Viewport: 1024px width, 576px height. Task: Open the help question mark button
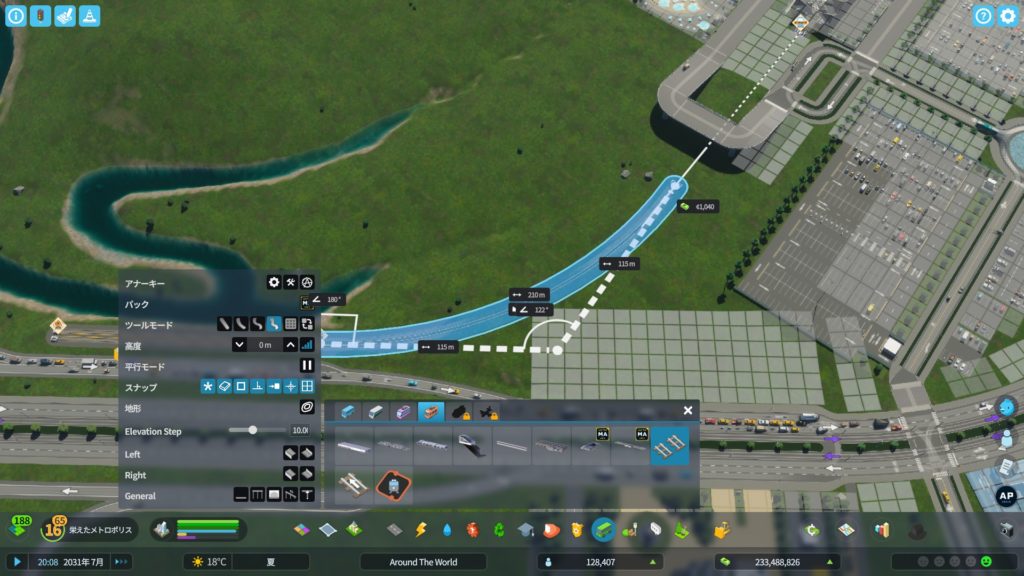click(983, 16)
